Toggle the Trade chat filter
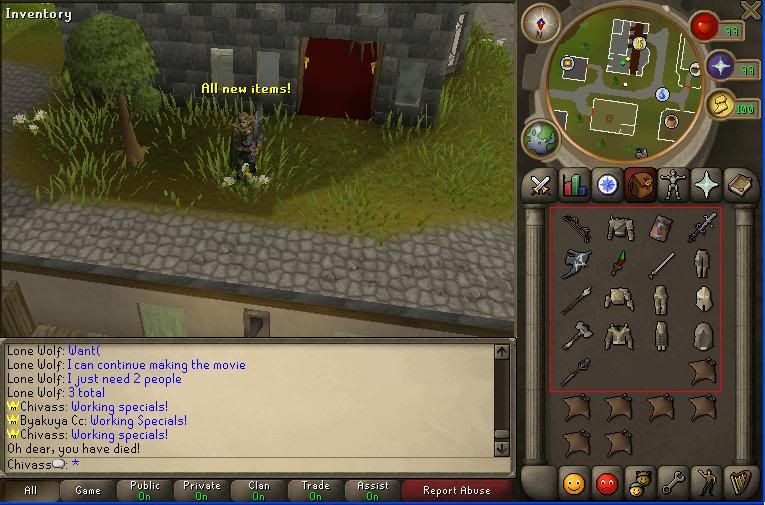This screenshot has width=765, height=505. pos(316,490)
